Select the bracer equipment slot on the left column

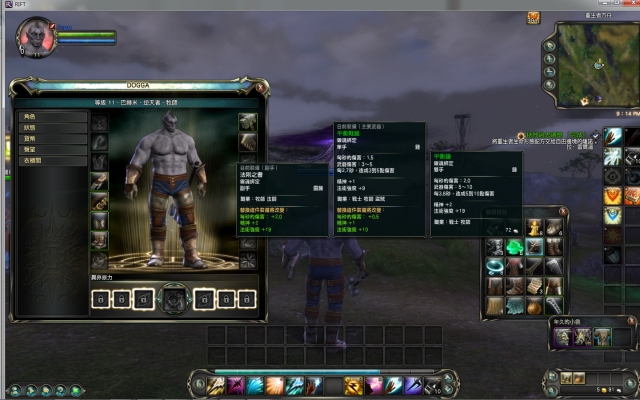pos(99,182)
